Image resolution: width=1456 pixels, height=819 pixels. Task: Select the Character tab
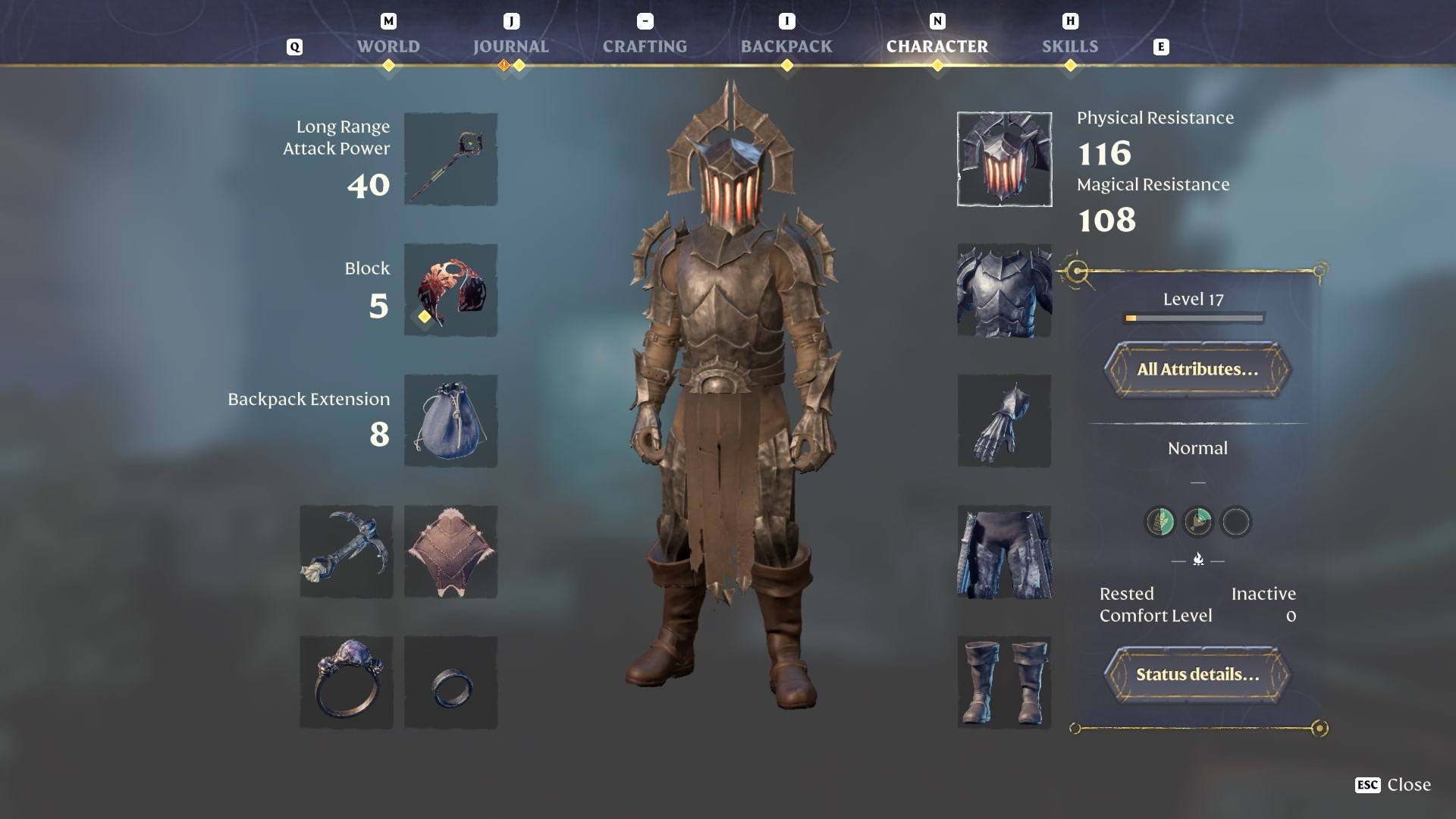[x=937, y=46]
